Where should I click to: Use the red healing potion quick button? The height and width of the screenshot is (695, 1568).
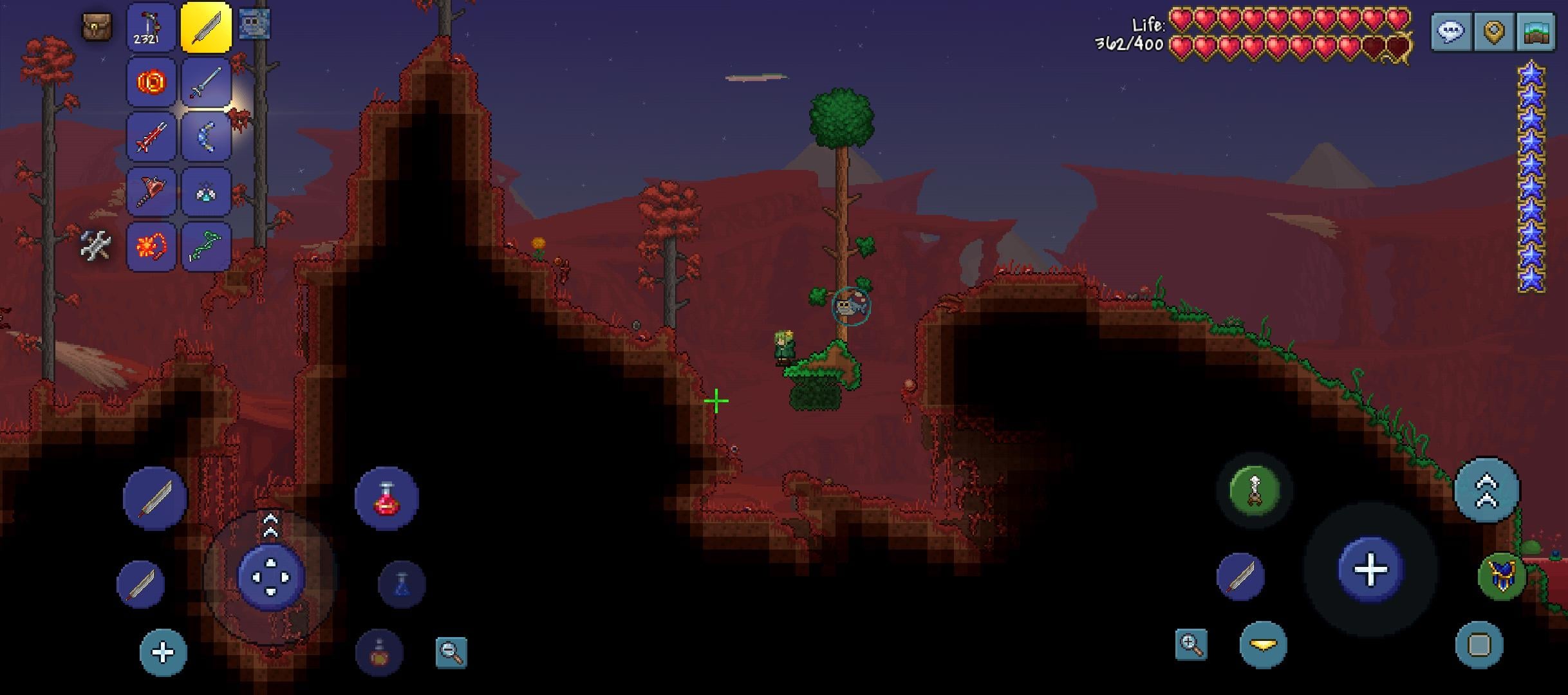tap(386, 499)
